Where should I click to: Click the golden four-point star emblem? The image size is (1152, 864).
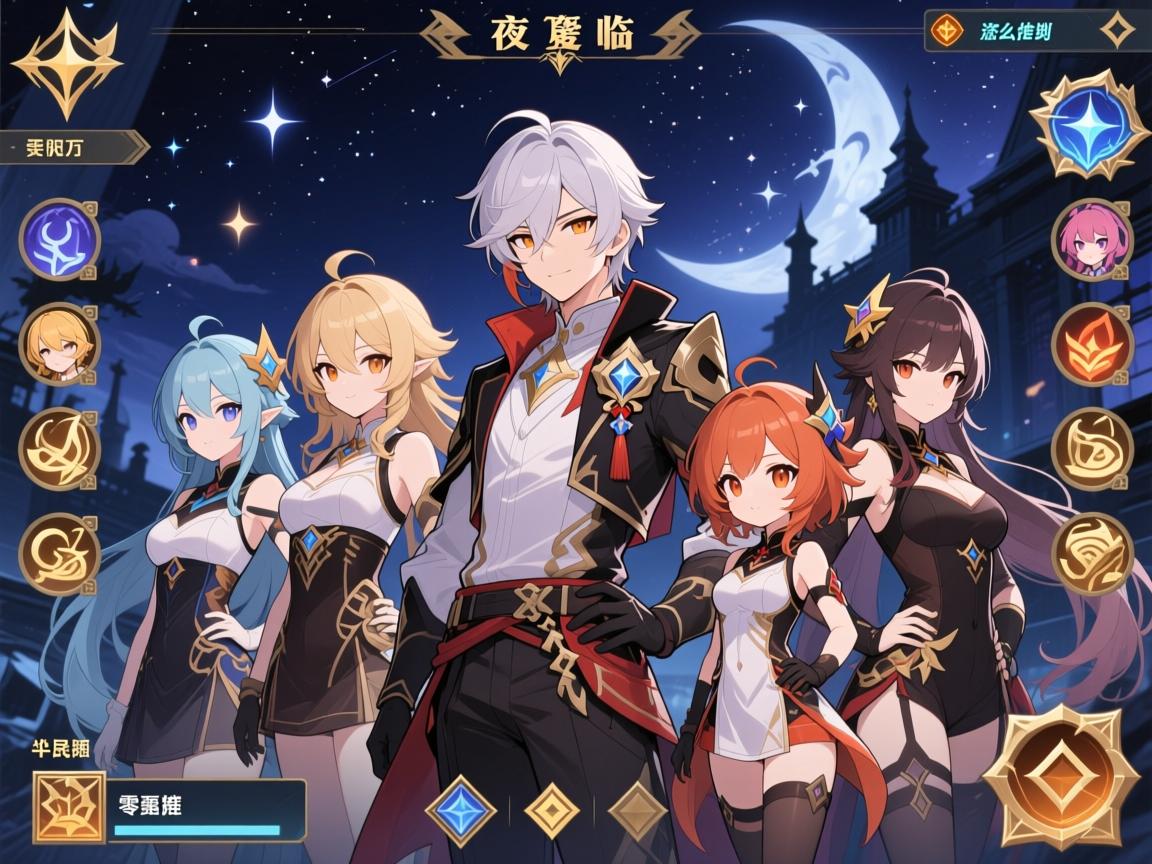[x=68, y=62]
